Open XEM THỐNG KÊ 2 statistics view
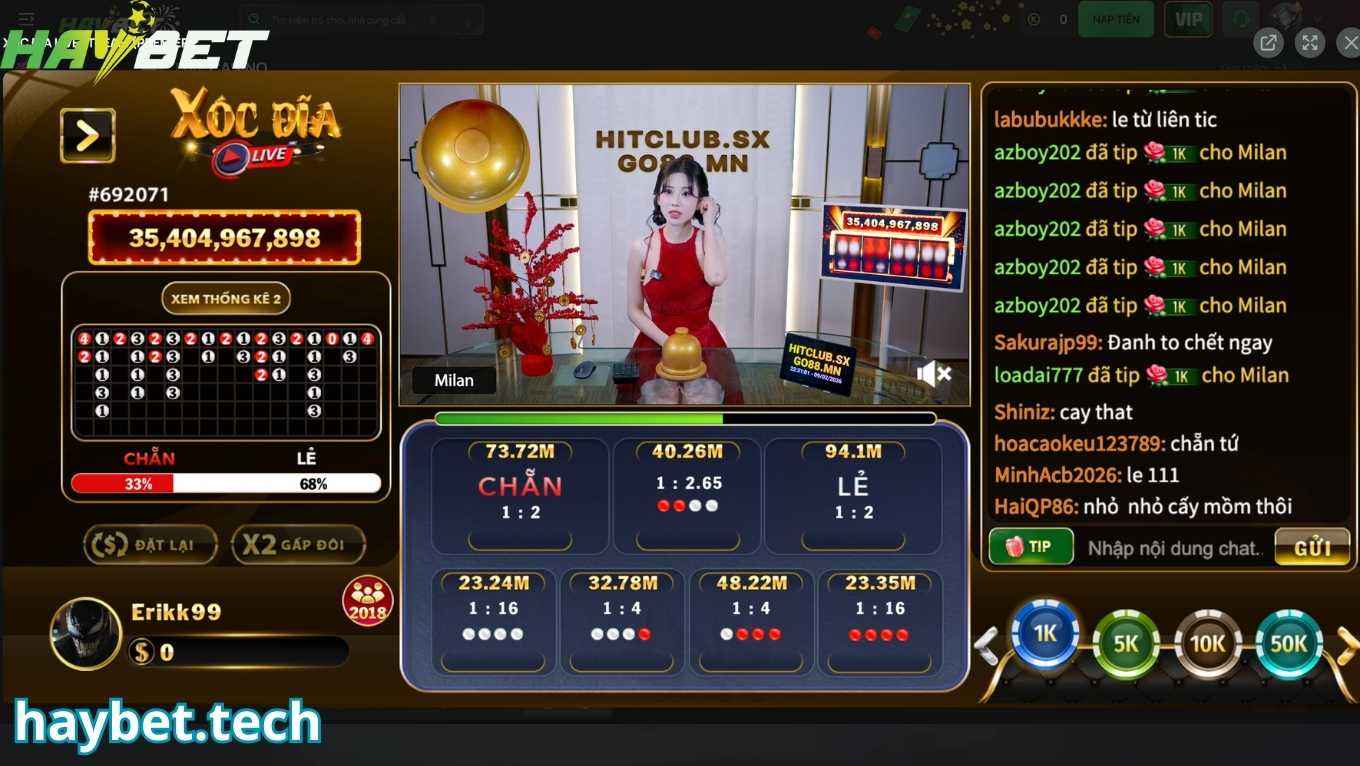 225,297
